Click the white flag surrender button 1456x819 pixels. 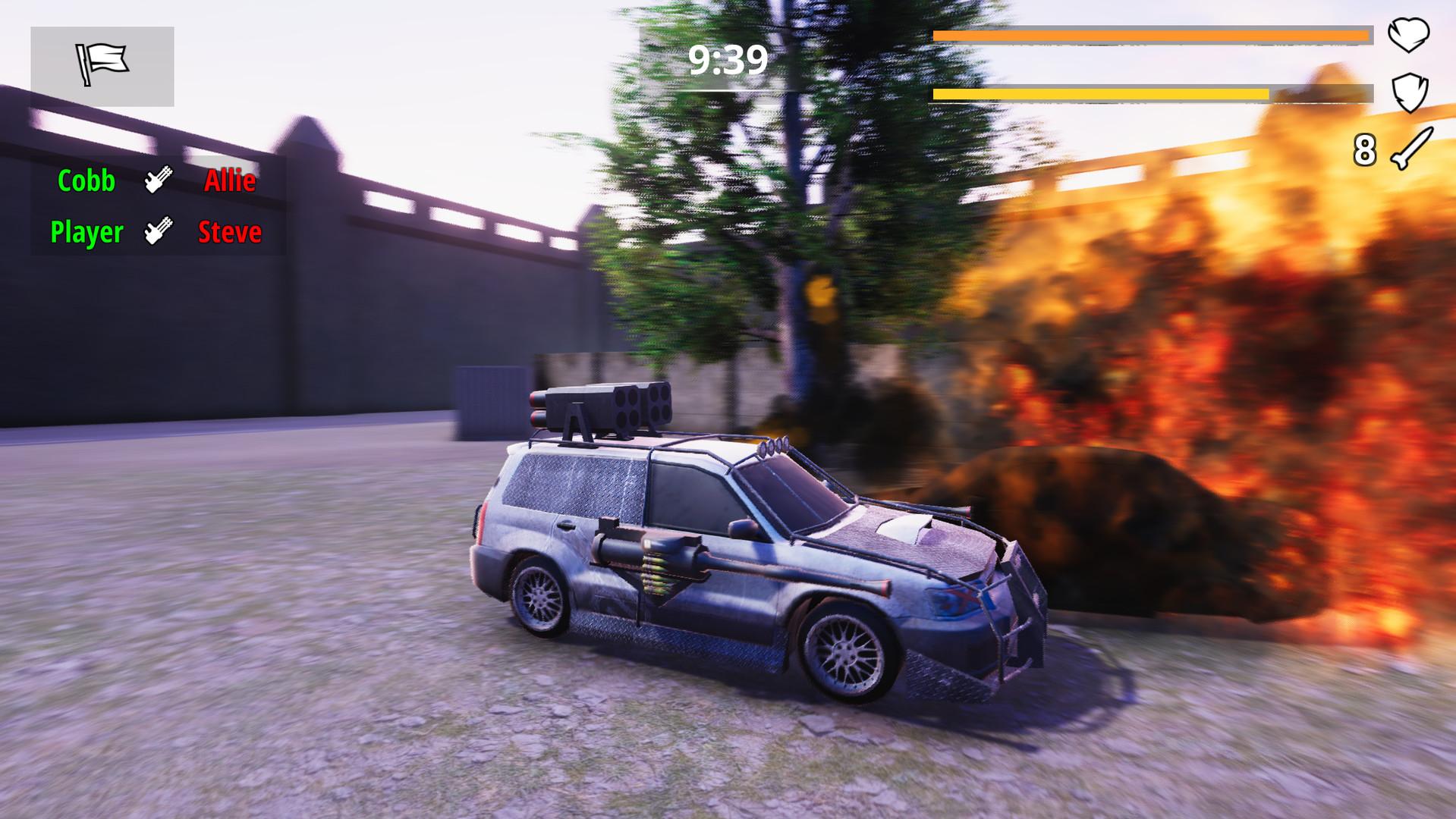point(102,66)
